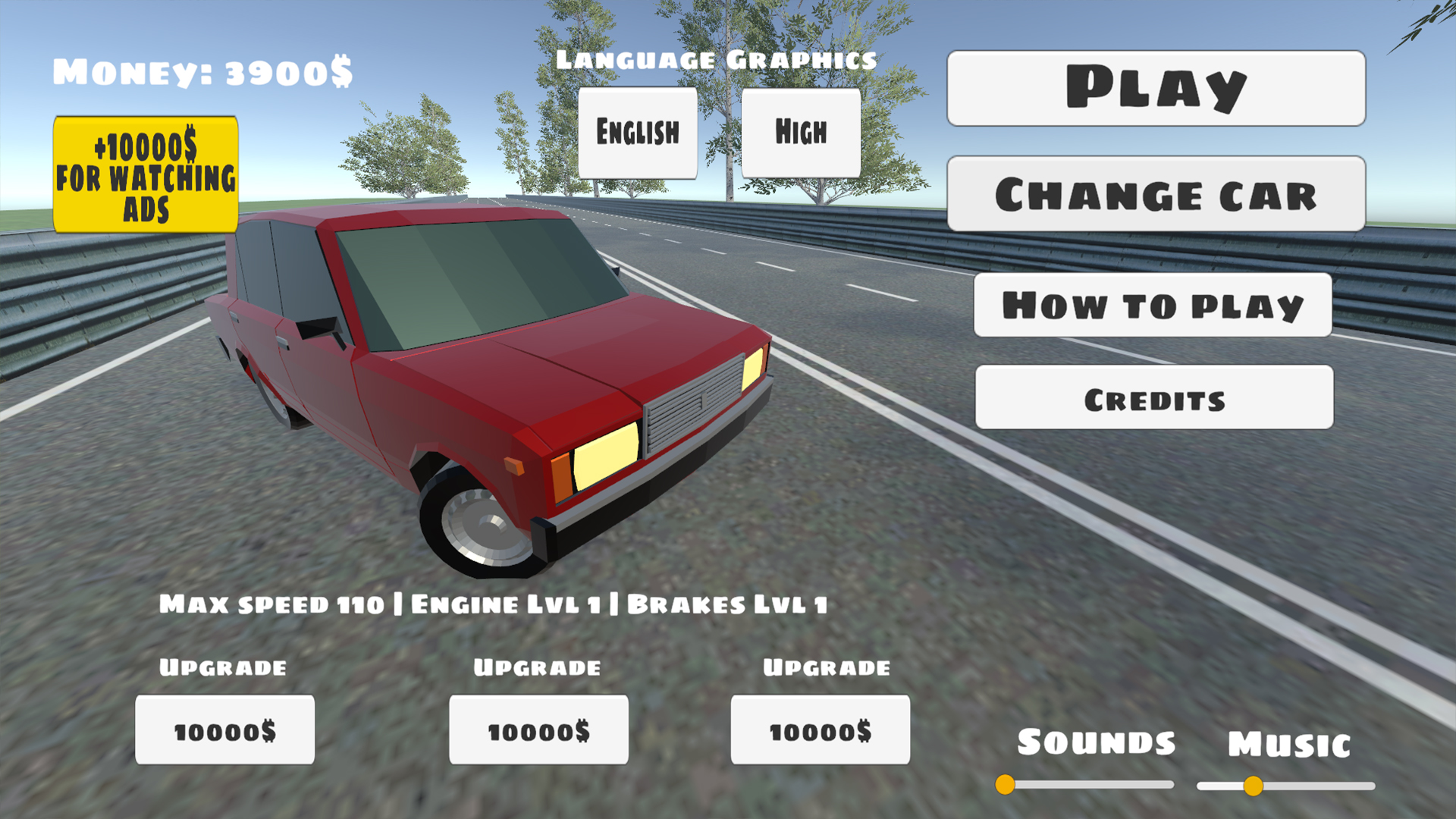Click the Max Speed 110 stats text
1456x819 pixels.
(x=493, y=604)
